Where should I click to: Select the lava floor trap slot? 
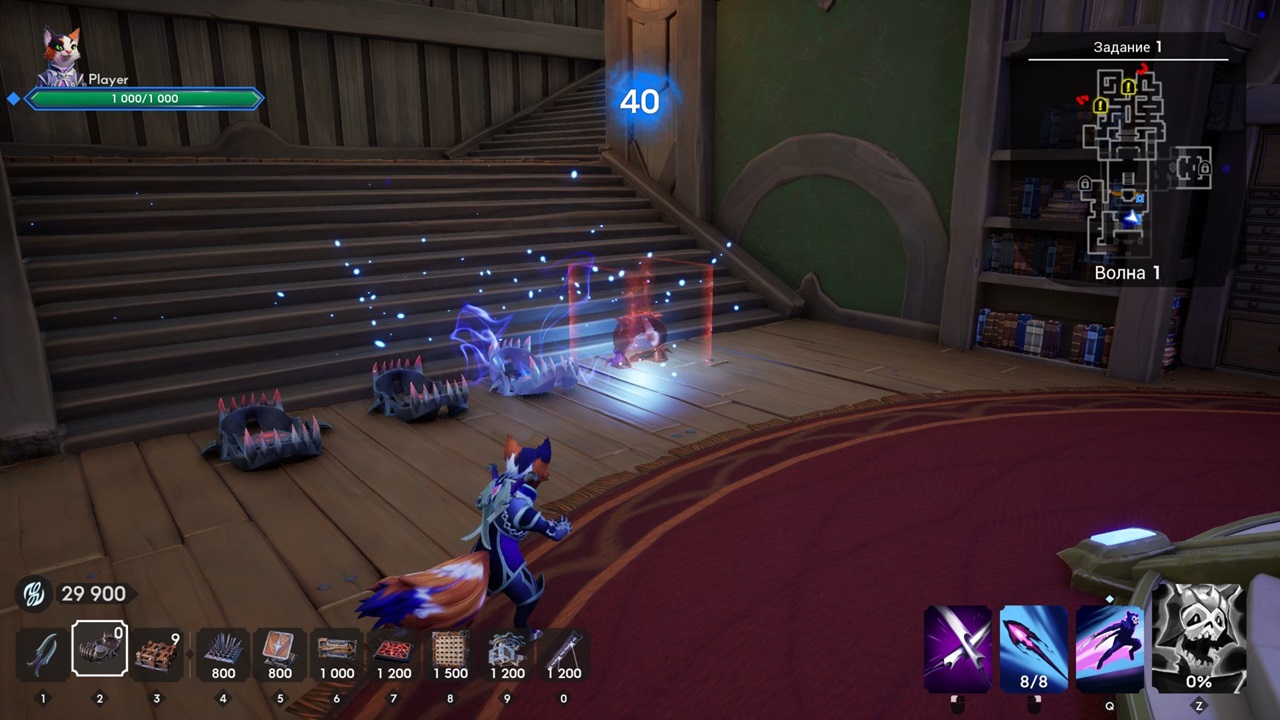pos(394,653)
